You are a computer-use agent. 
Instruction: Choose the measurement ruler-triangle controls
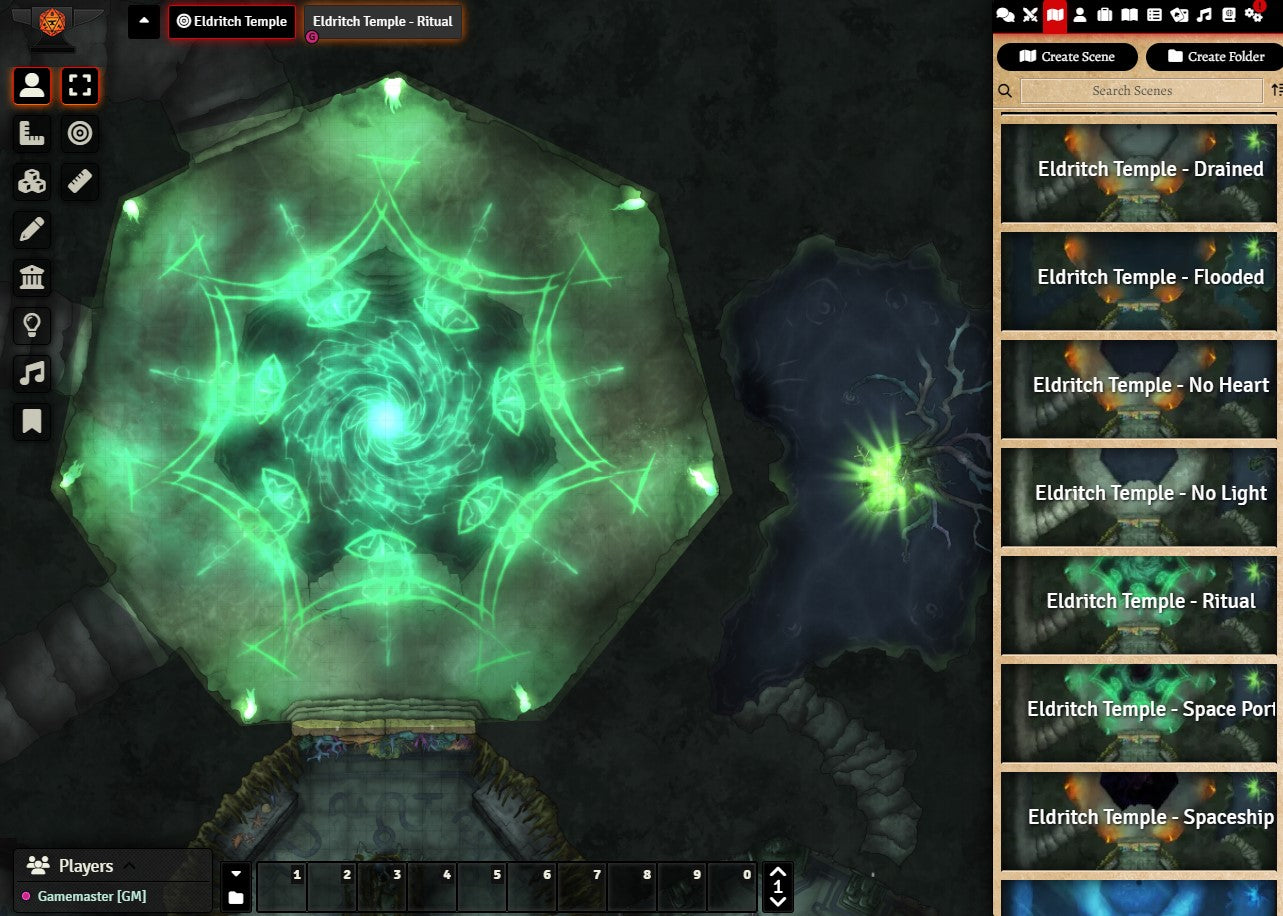point(32,133)
